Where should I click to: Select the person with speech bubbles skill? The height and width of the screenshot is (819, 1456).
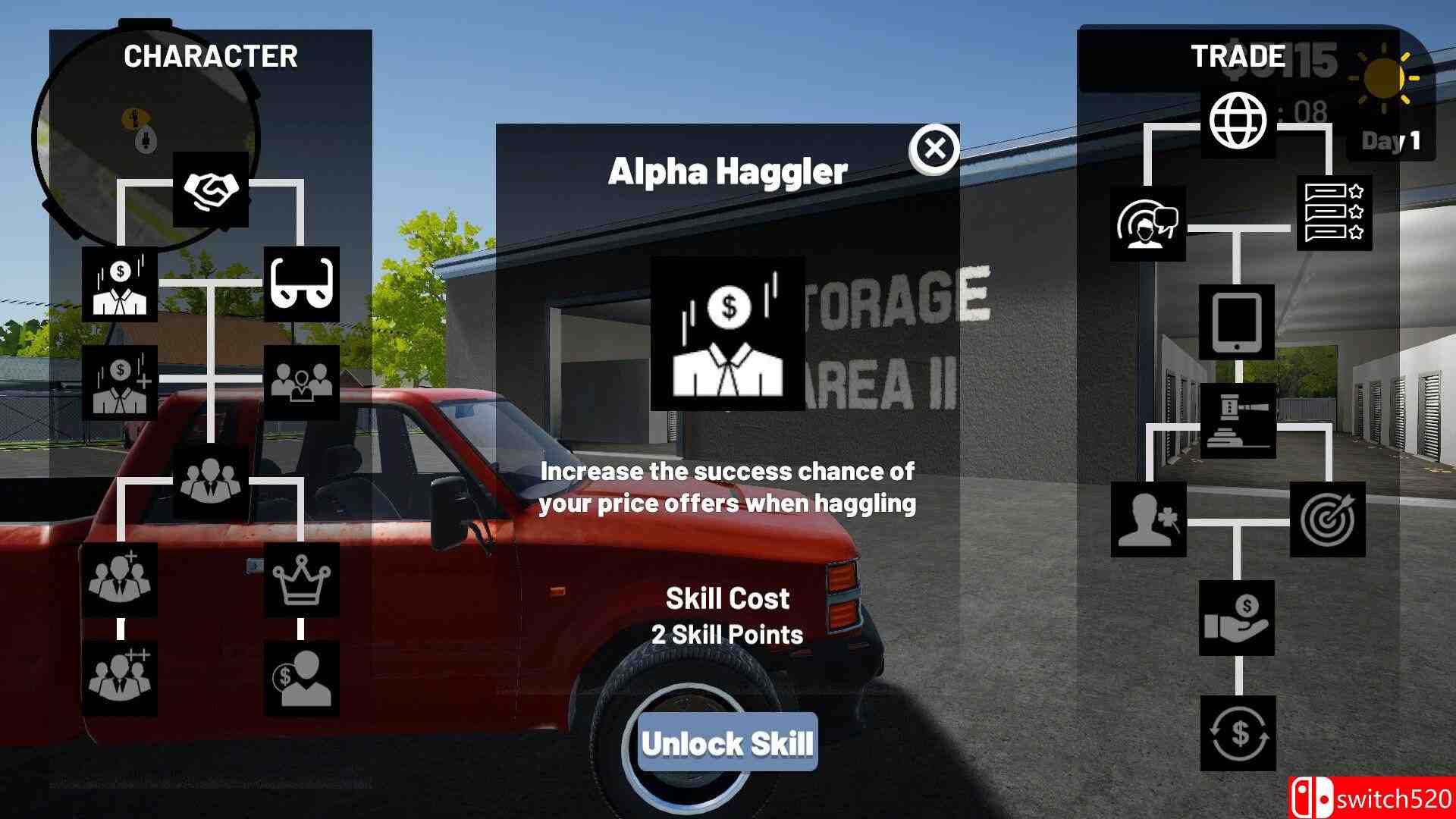coord(1148,224)
